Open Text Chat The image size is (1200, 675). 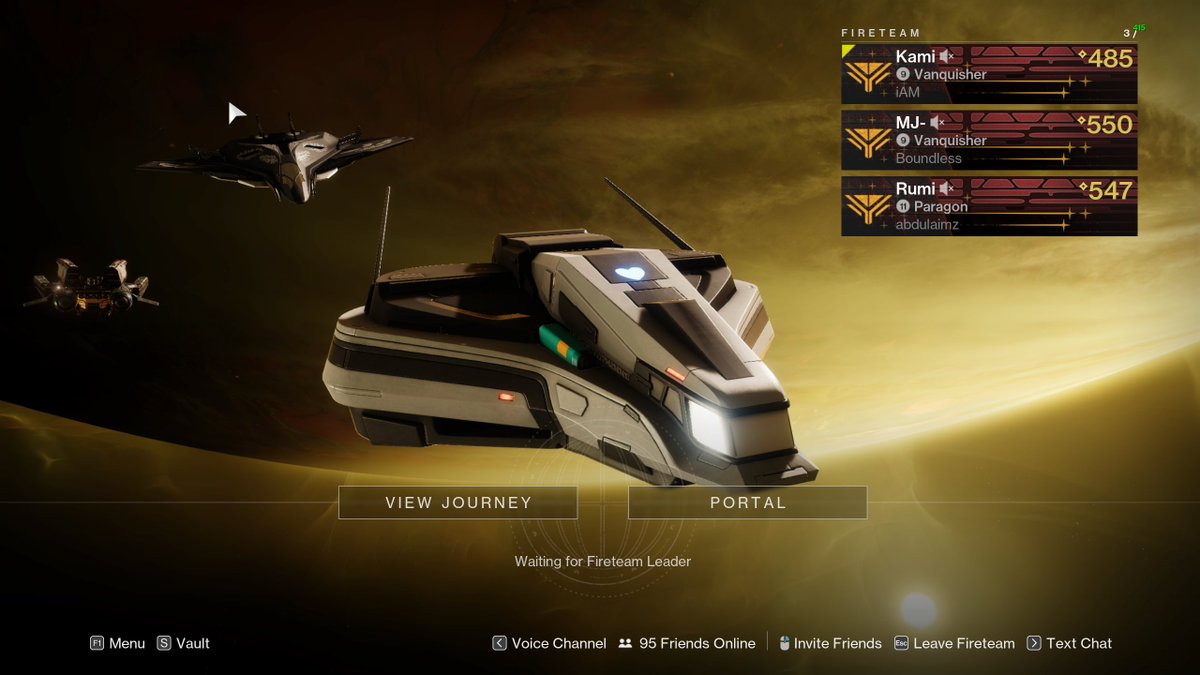1069,644
